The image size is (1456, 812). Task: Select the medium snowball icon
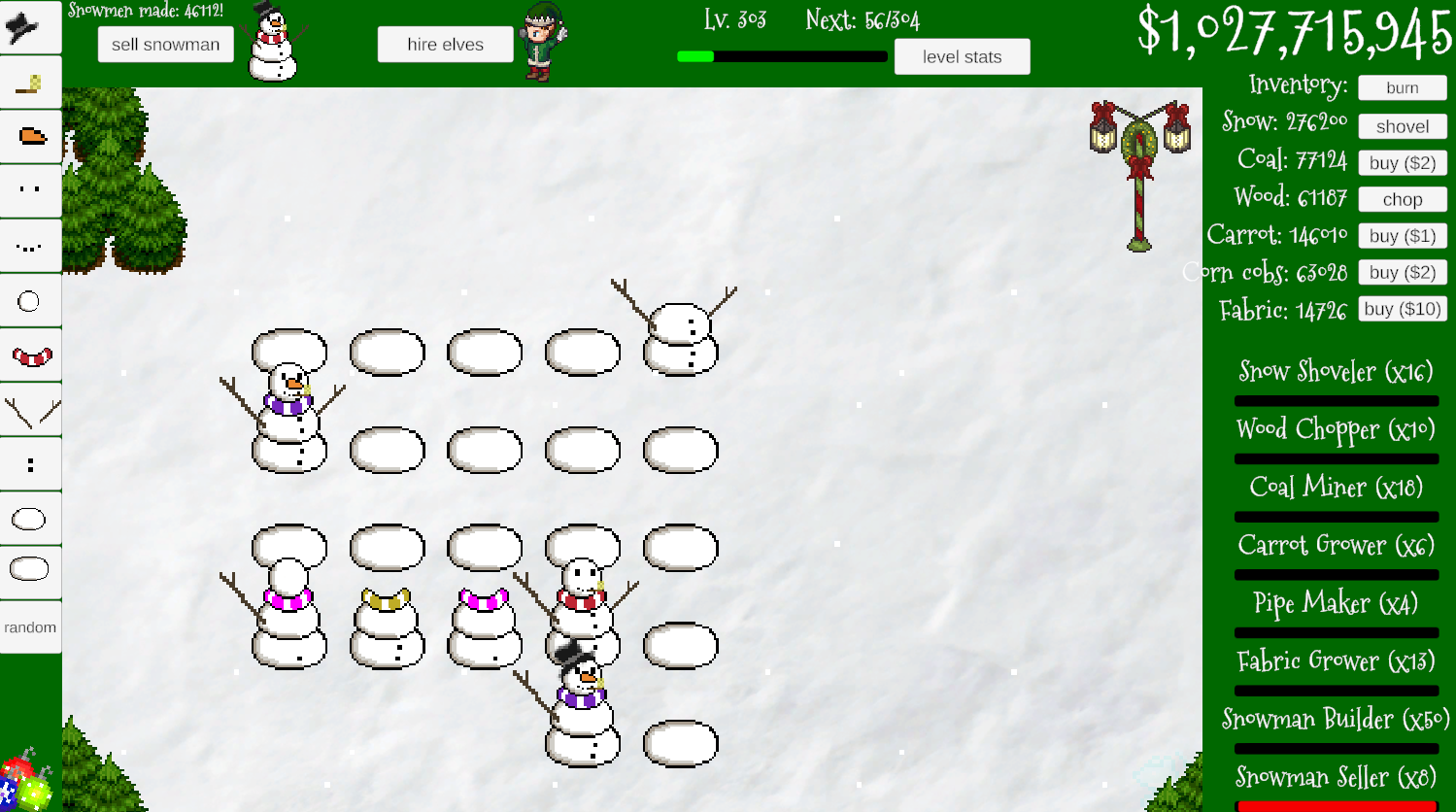[29, 519]
